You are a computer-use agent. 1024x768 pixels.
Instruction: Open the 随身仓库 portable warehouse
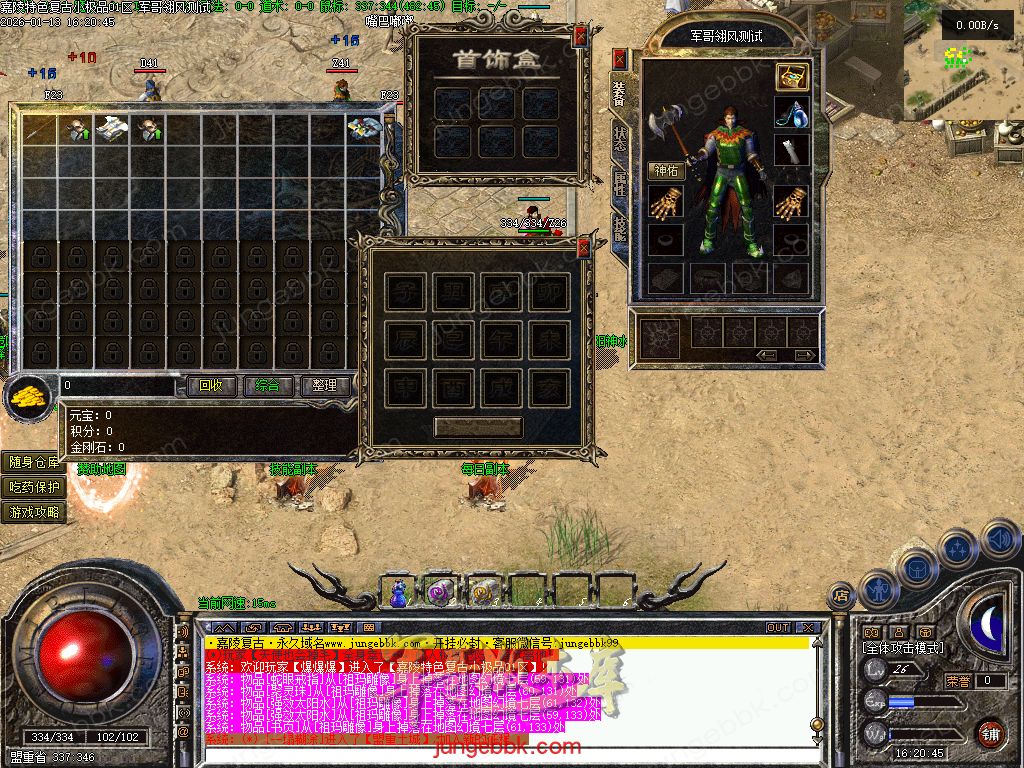tap(34, 462)
